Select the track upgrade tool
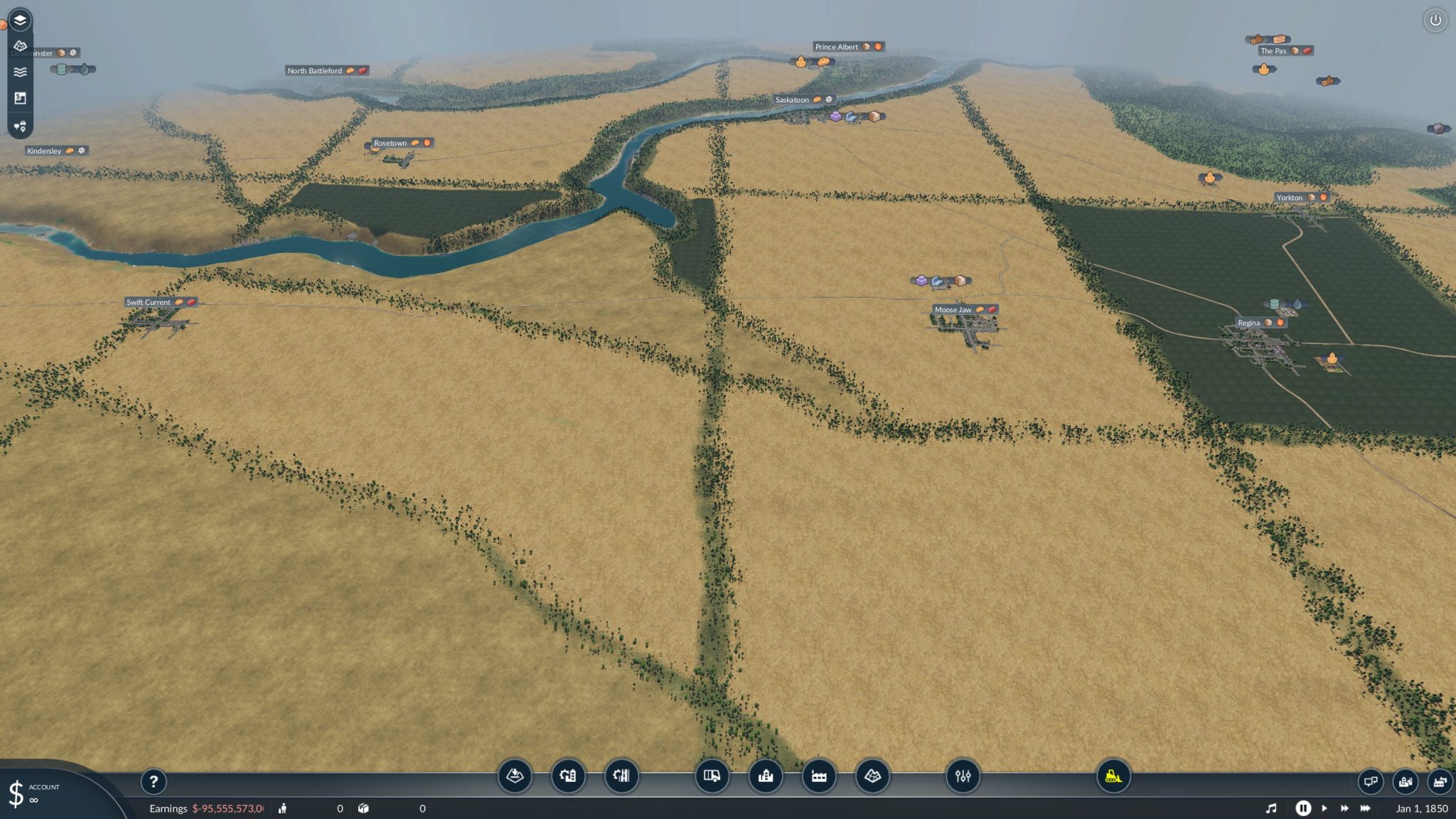 tap(622, 777)
